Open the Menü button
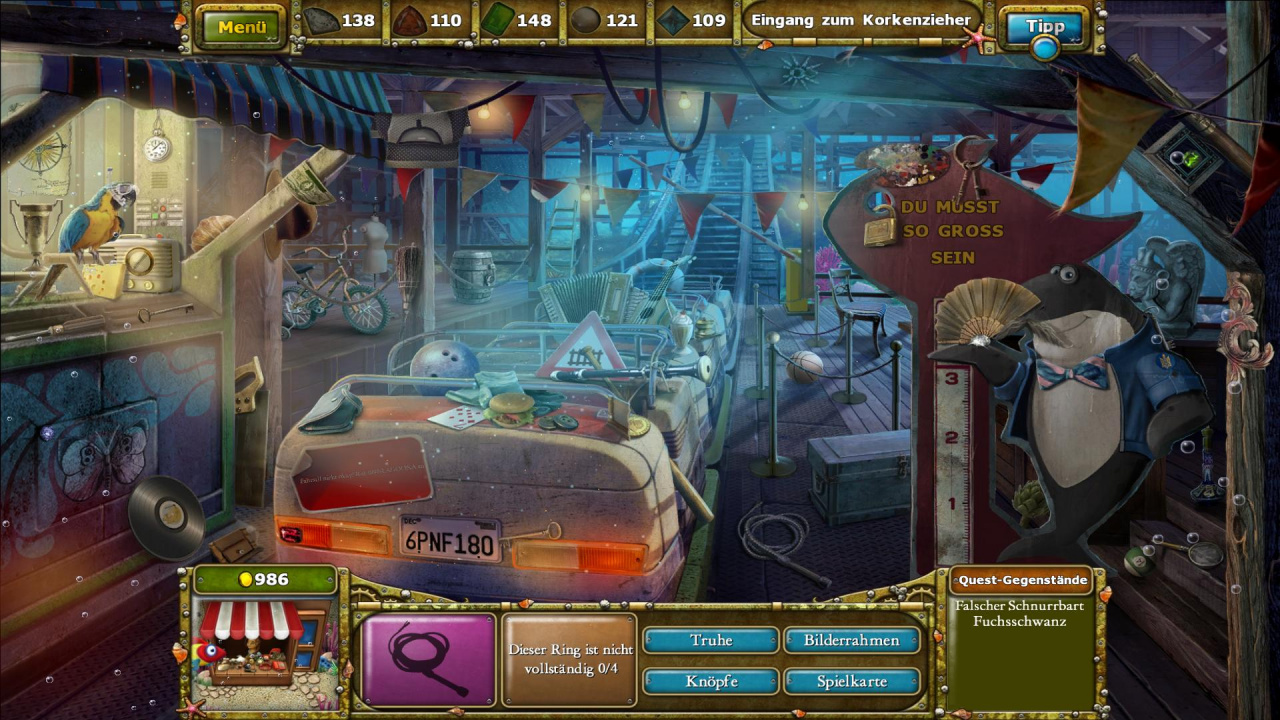Screen dimensions: 1280x720 (242, 27)
